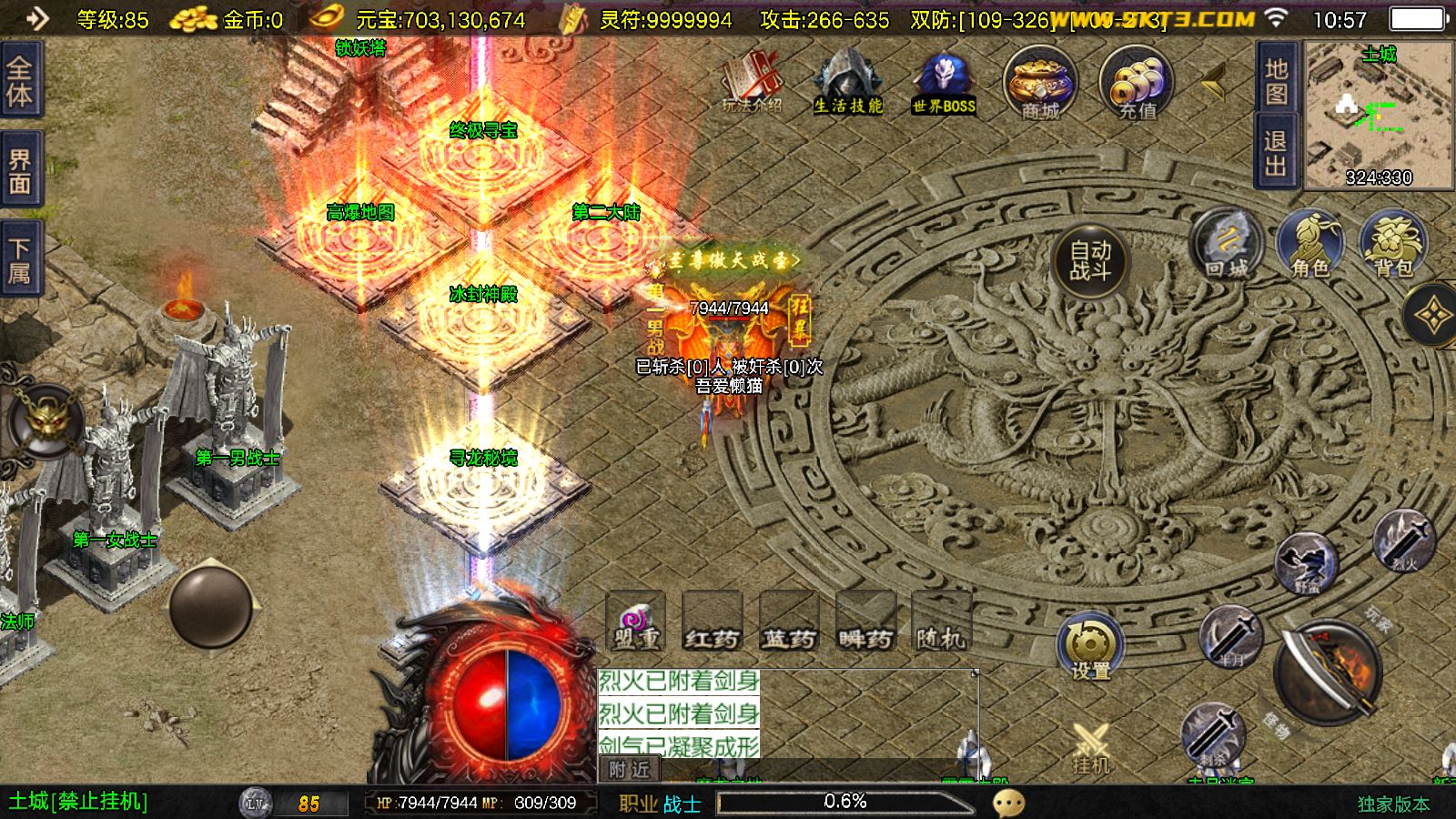Image resolution: width=1456 pixels, height=819 pixels.
Task: Select the 界面 tab on the left
Action: (x=20, y=173)
